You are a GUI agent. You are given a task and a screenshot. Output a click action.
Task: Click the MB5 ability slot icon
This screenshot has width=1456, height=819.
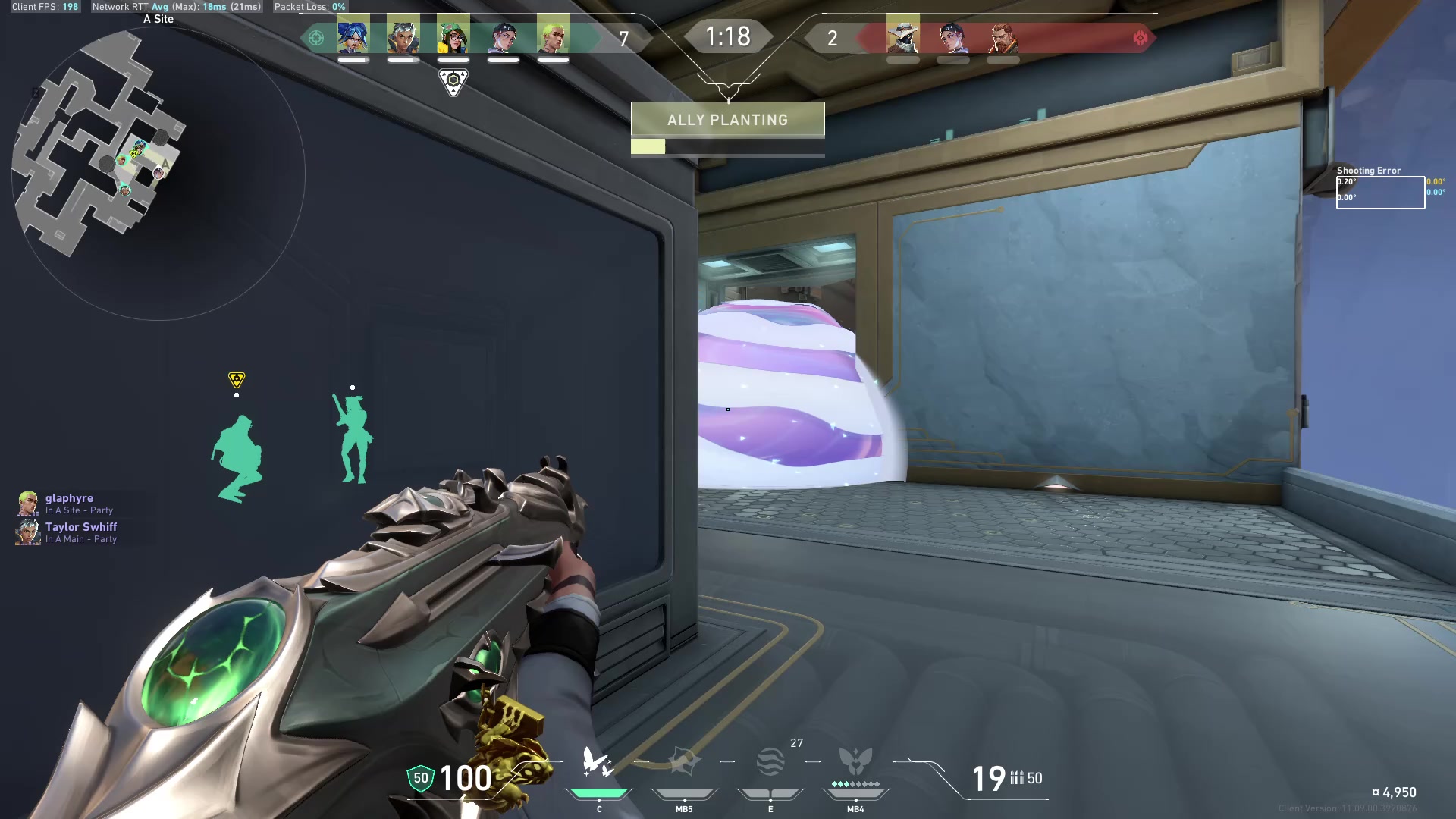coord(684,762)
